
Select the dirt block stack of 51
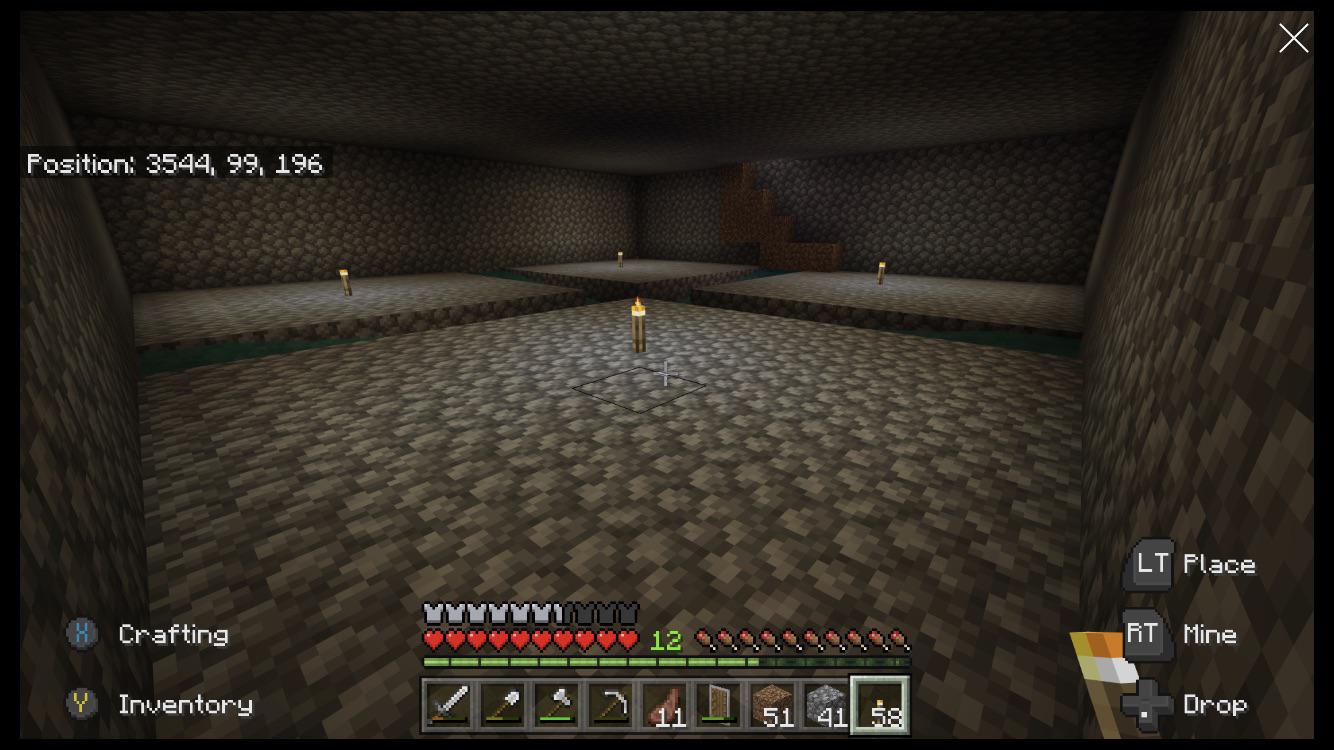(x=771, y=706)
